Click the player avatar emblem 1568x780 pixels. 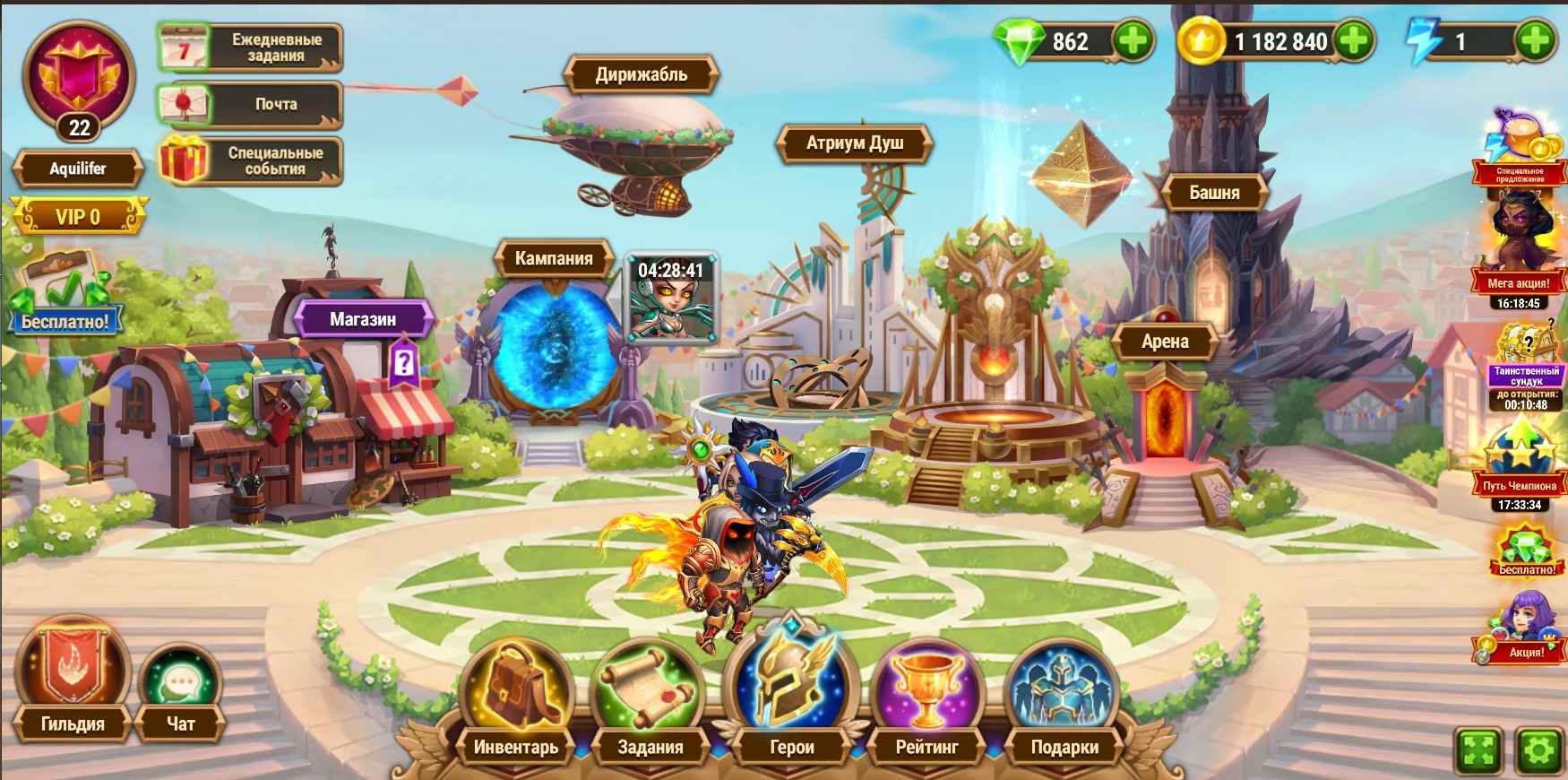[79, 78]
